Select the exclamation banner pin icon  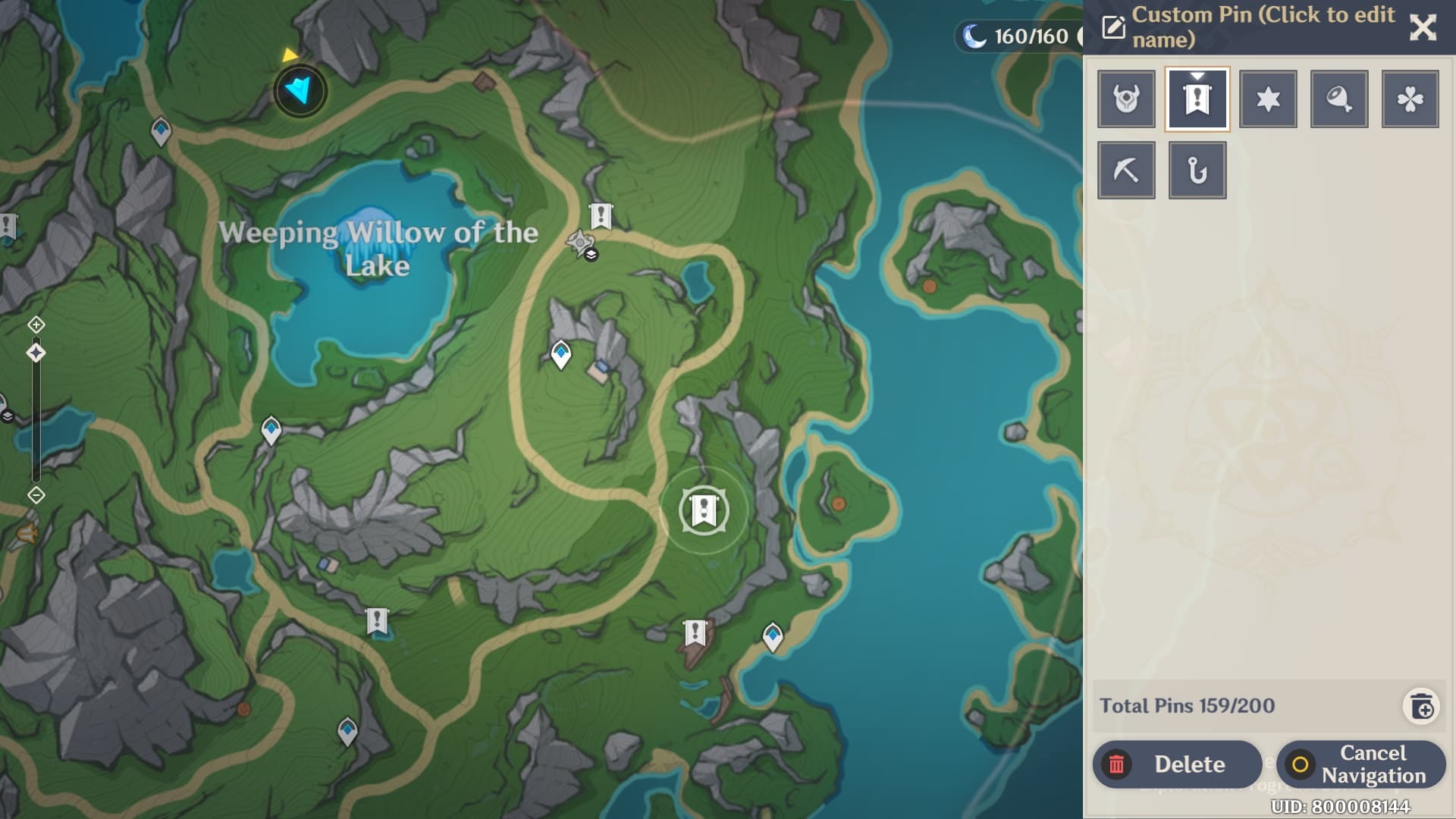click(x=1197, y=99)
